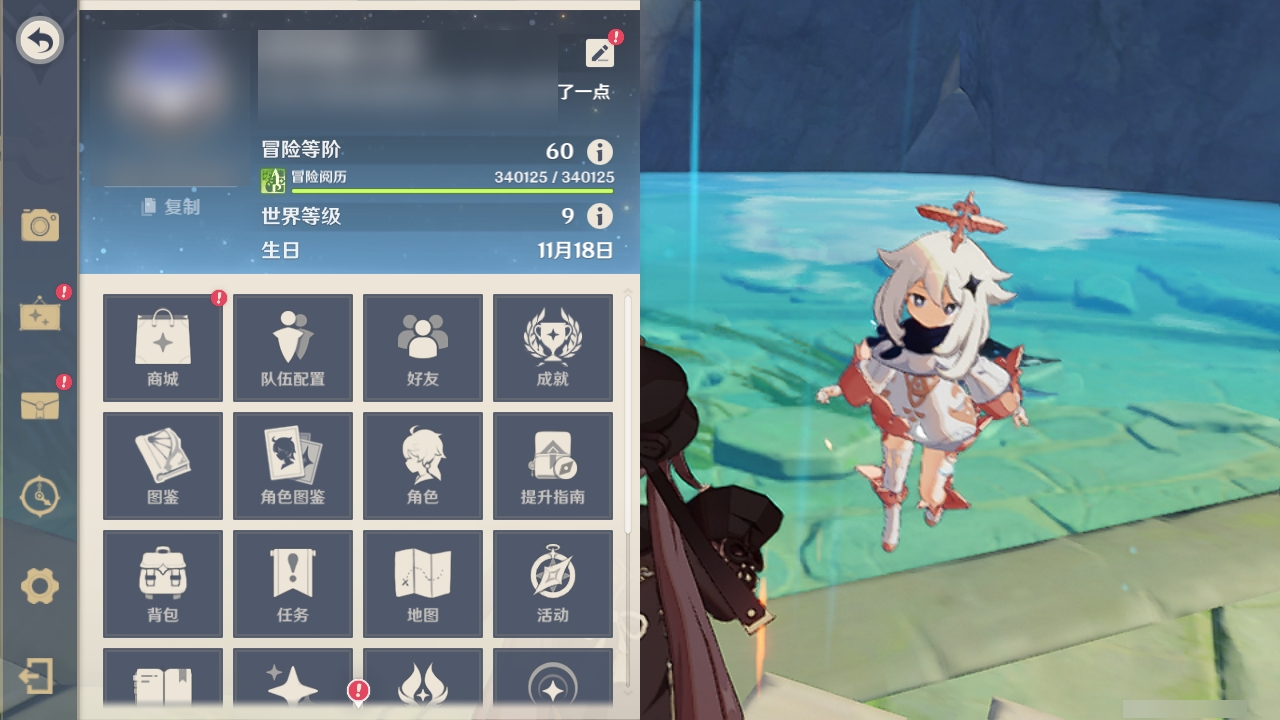Open the 好友 friends list
The image size is (1280, 720).
point(423,347)
